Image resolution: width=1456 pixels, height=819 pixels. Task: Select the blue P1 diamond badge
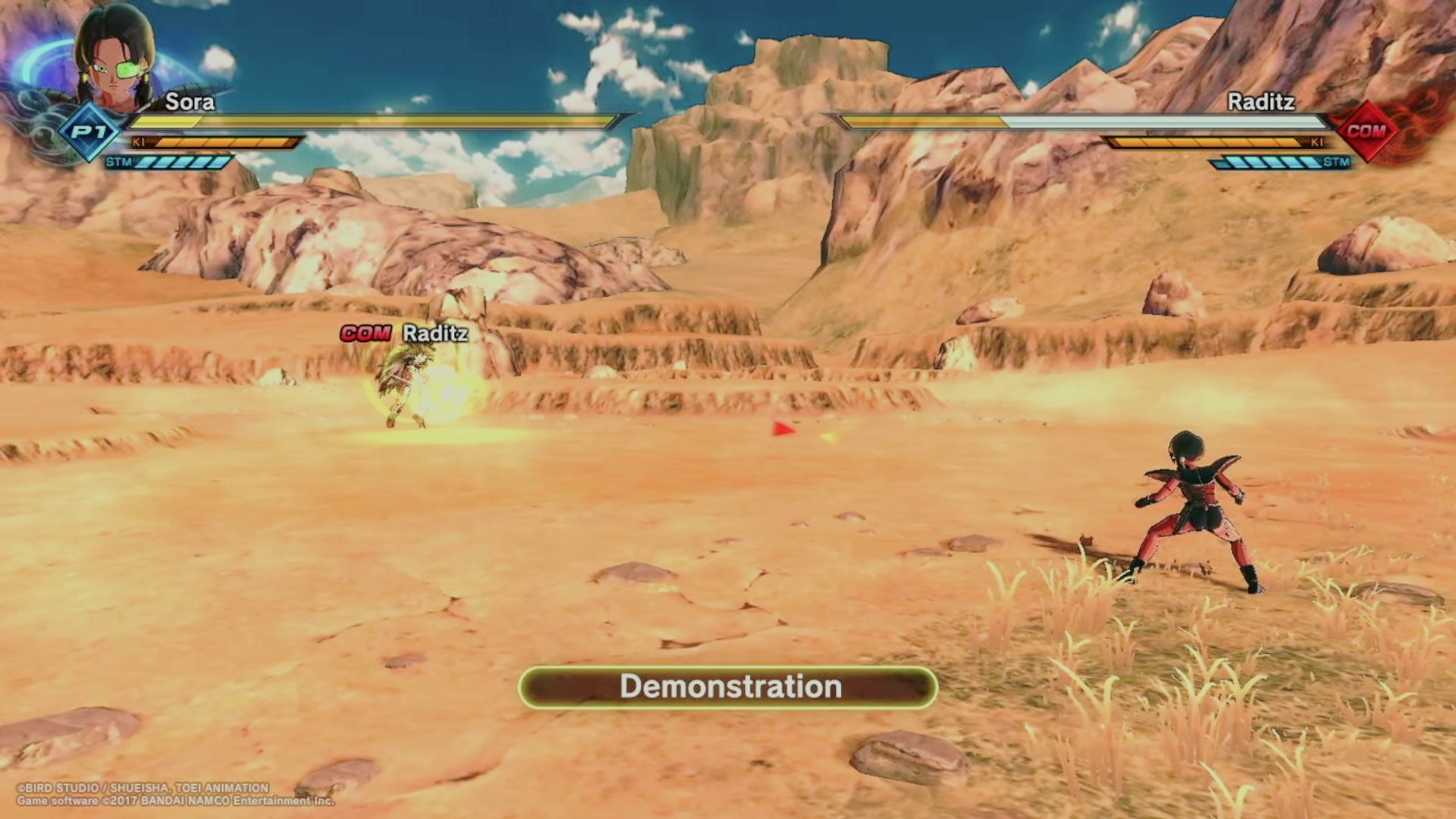pos(89,132)
